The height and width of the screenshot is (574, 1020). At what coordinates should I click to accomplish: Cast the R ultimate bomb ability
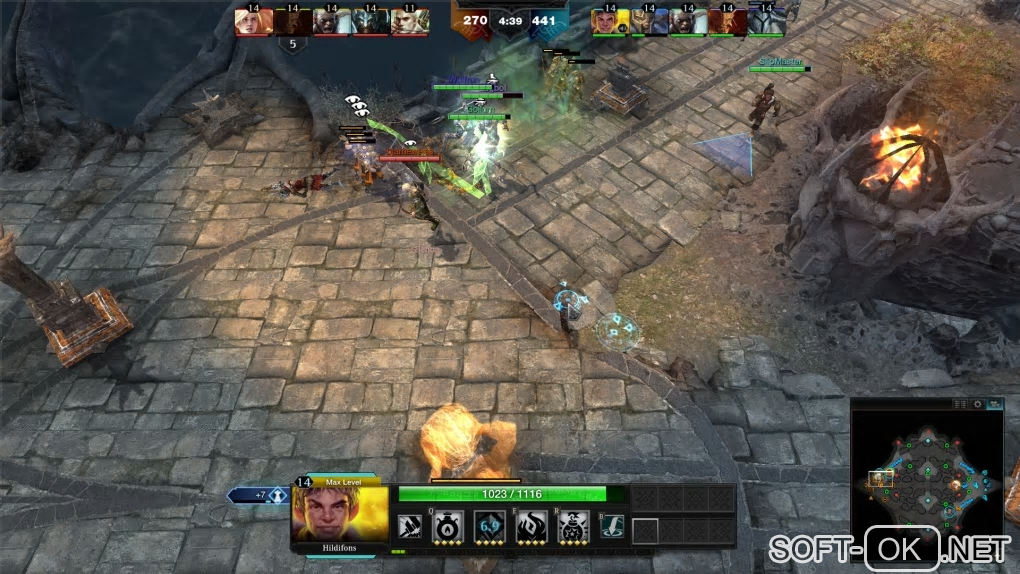[x=572, y=527]
